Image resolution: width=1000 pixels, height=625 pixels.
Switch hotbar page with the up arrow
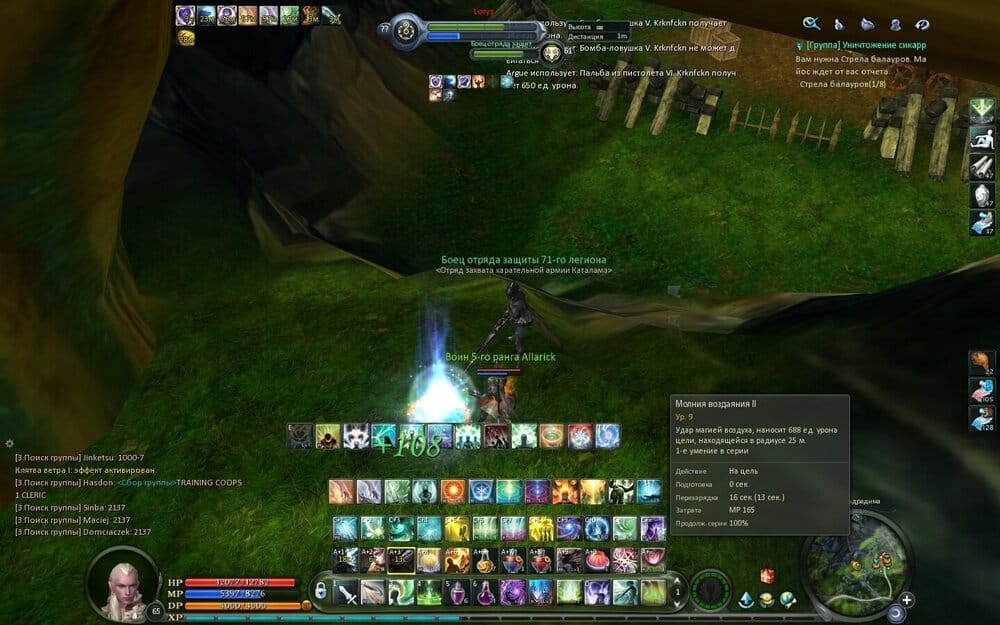[x=678, y=581]
